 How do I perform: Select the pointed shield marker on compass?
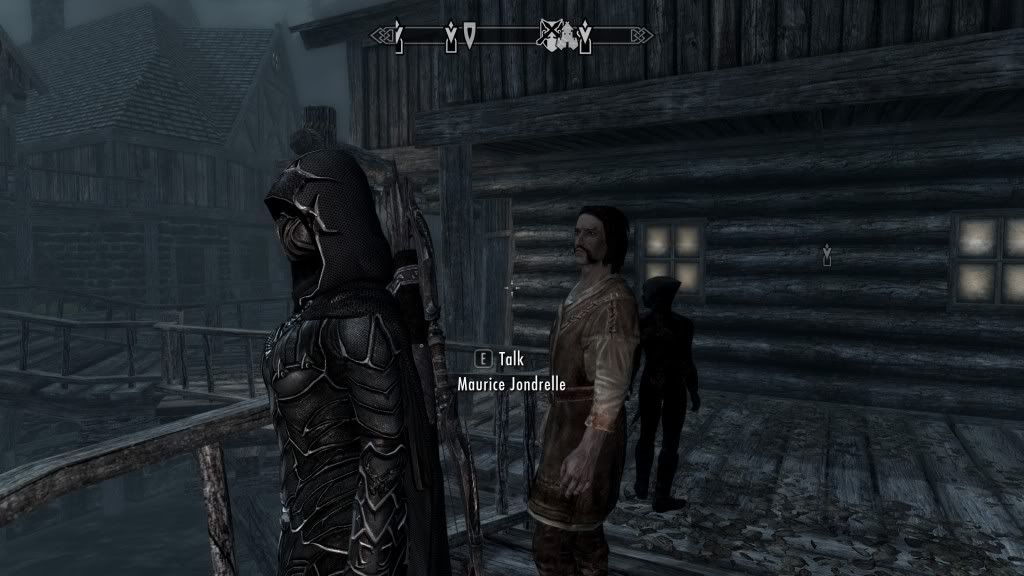coord(469,36)
